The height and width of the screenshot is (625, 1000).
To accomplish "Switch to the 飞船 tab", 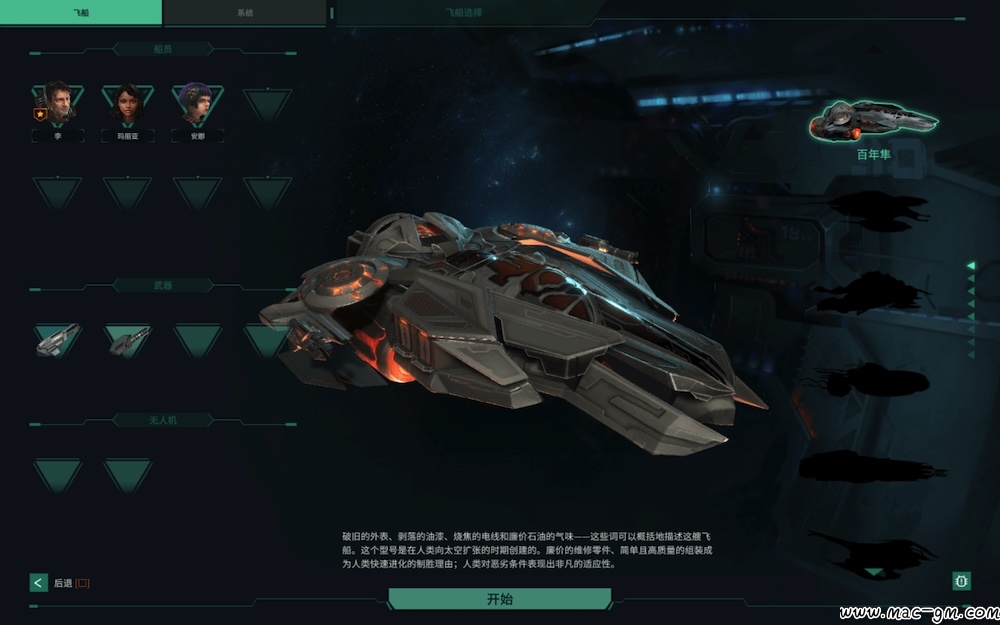I will coord(81,12).
